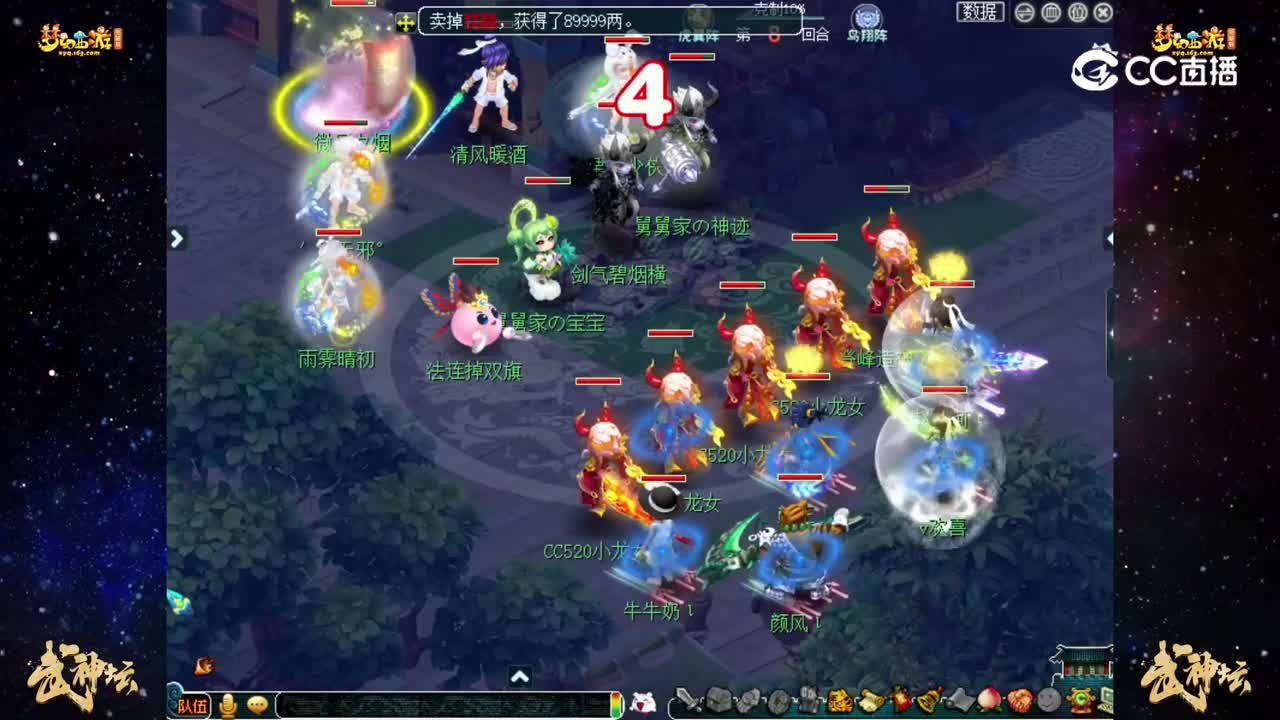Adjust the rainbow gradient bar at the chat bar's end
This screenshot has width=1280, height=720.
click(x=617, y=705)
